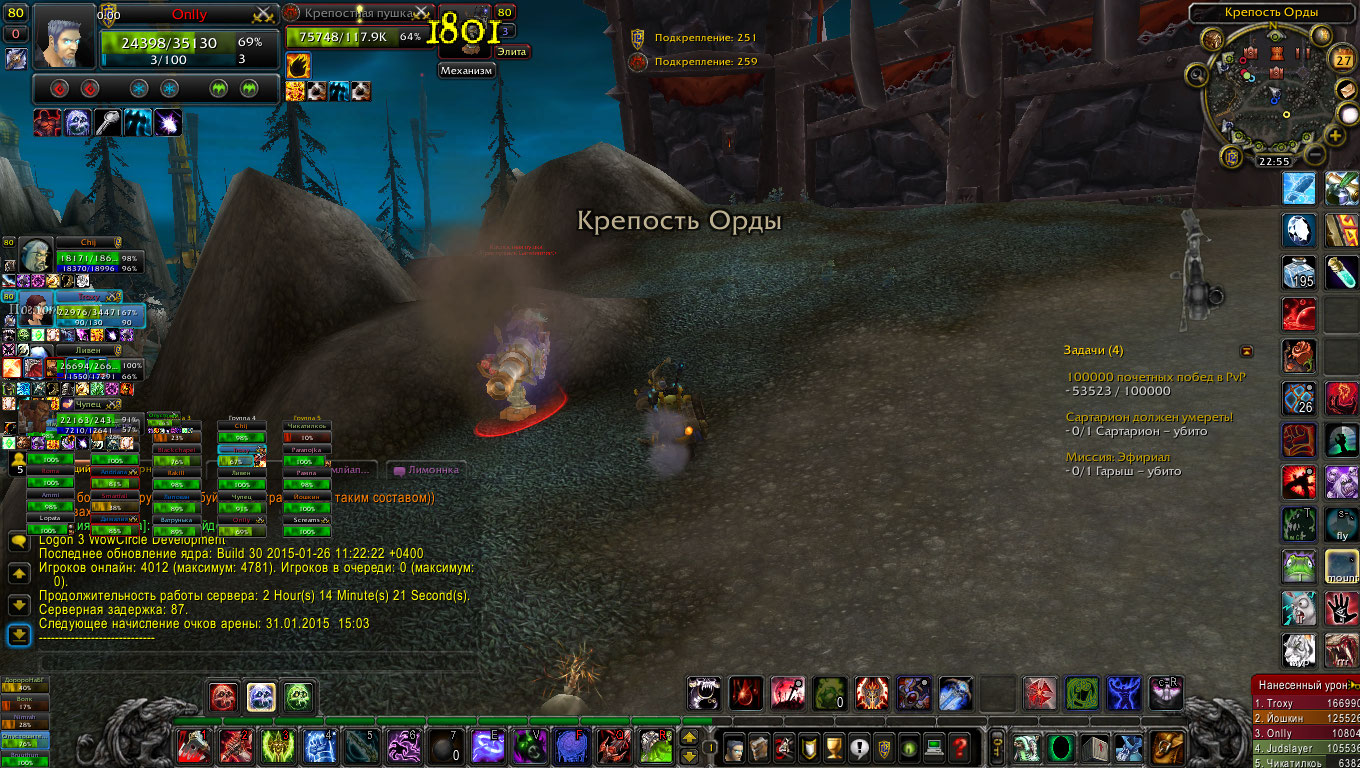The image size is (1360, 768).
Task: Open the game menu computer icon
Action: 933,747
